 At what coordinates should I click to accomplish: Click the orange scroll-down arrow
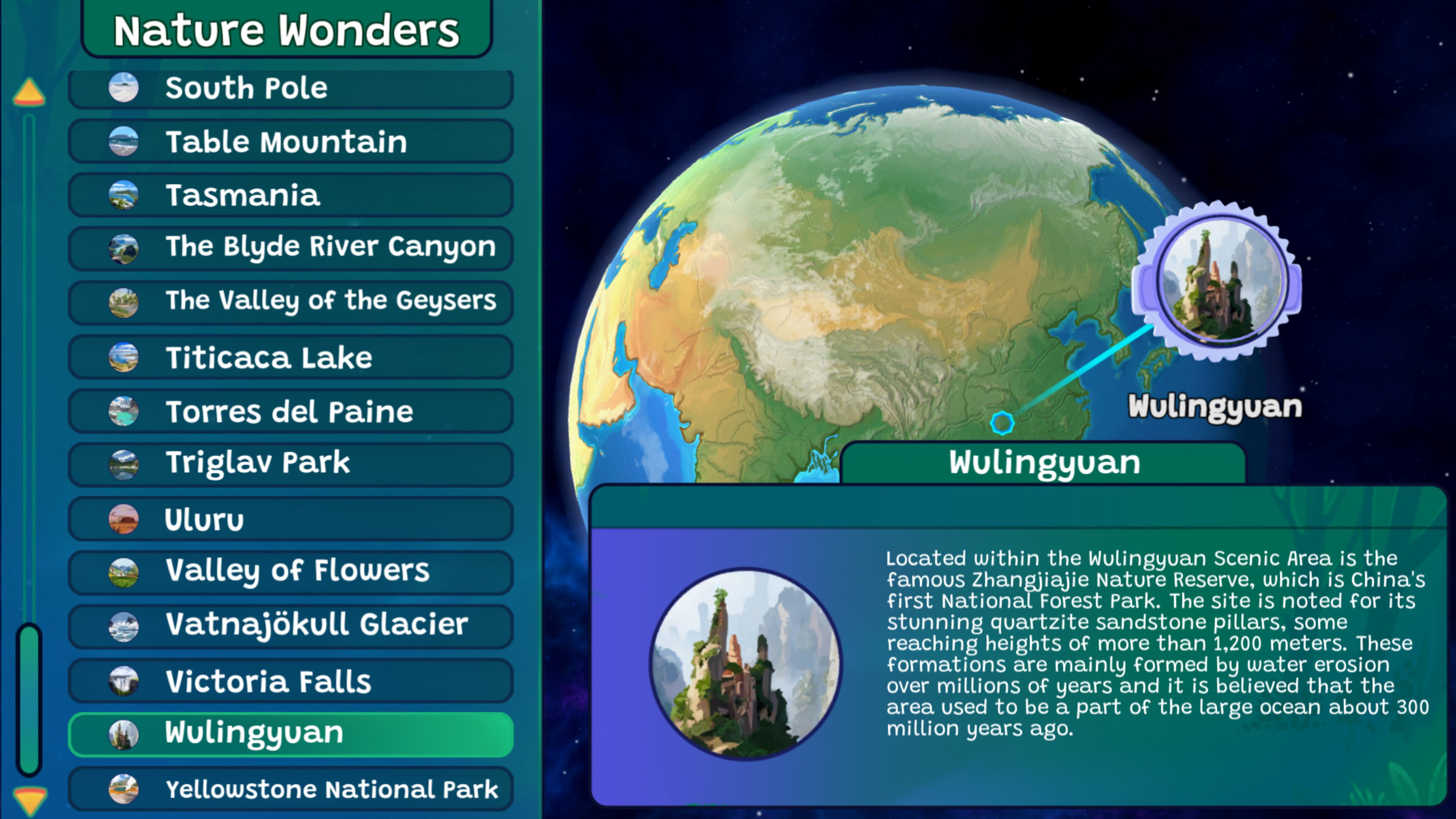[29, 799]
